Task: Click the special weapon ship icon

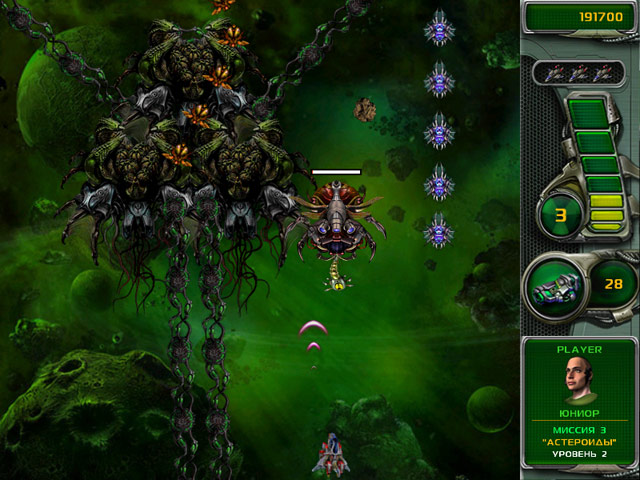Action: 555,284
